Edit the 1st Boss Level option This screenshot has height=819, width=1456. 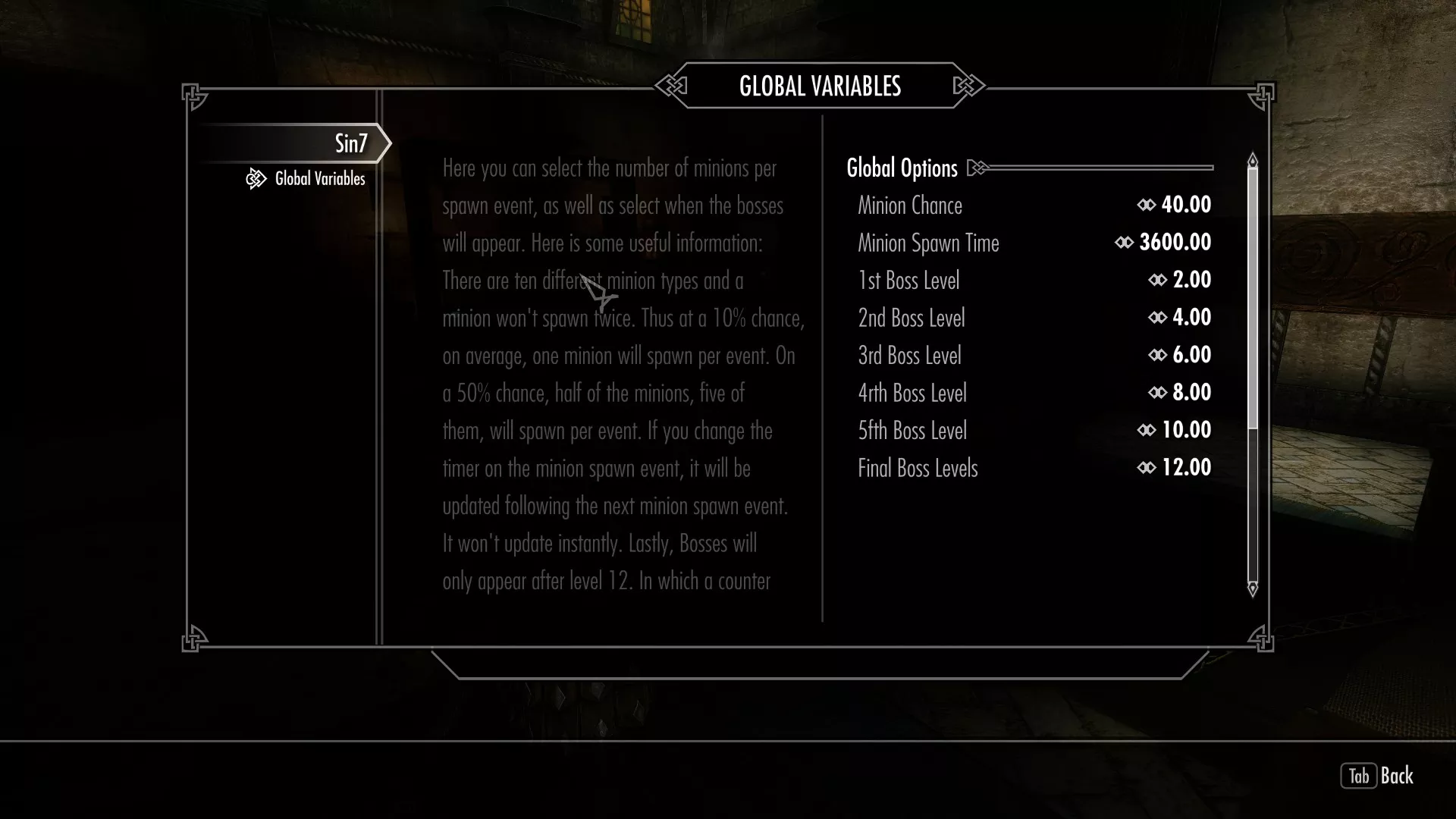click(x=1034, y=280)
